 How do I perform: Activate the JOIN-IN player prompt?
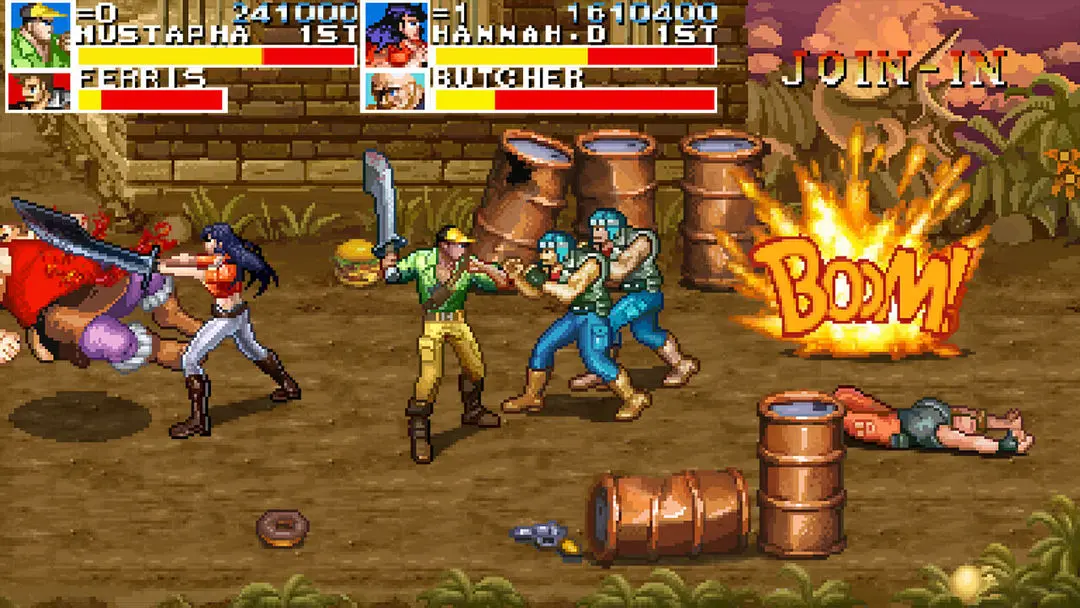(893, 67)
